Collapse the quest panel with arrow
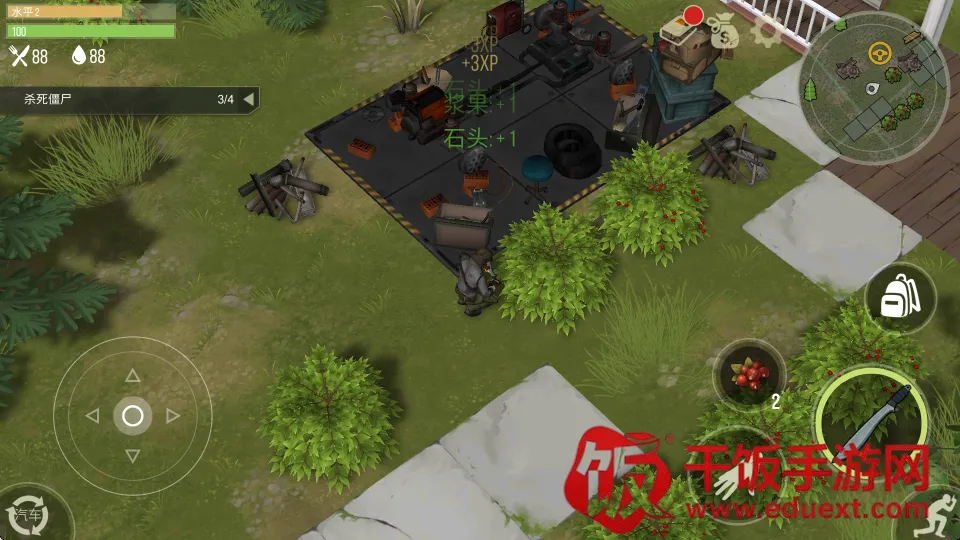The width and height of the screenshot is (960, 540). click(x=248, y=99)
